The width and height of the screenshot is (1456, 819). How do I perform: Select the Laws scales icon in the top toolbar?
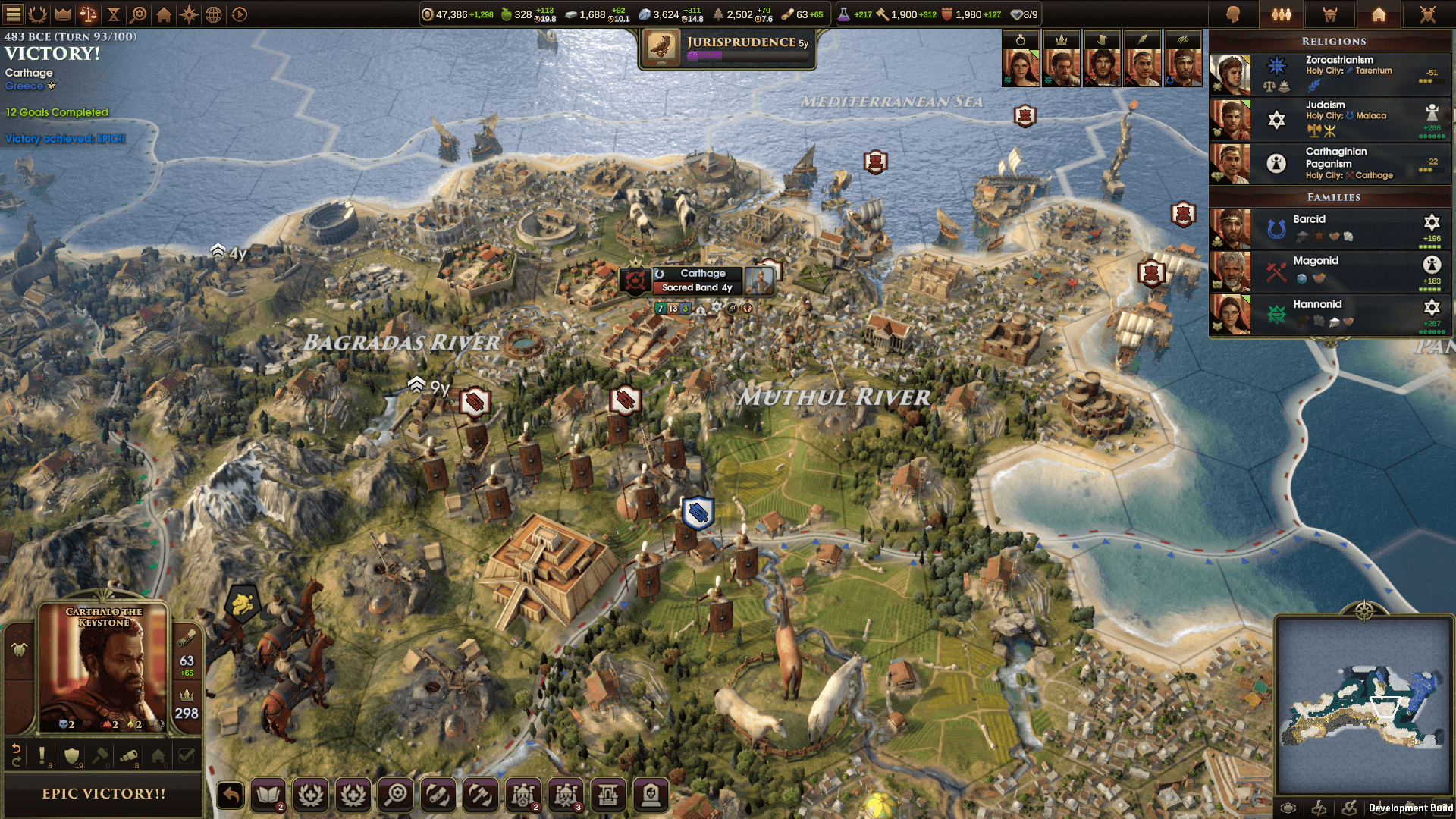(x=88, y=13)
